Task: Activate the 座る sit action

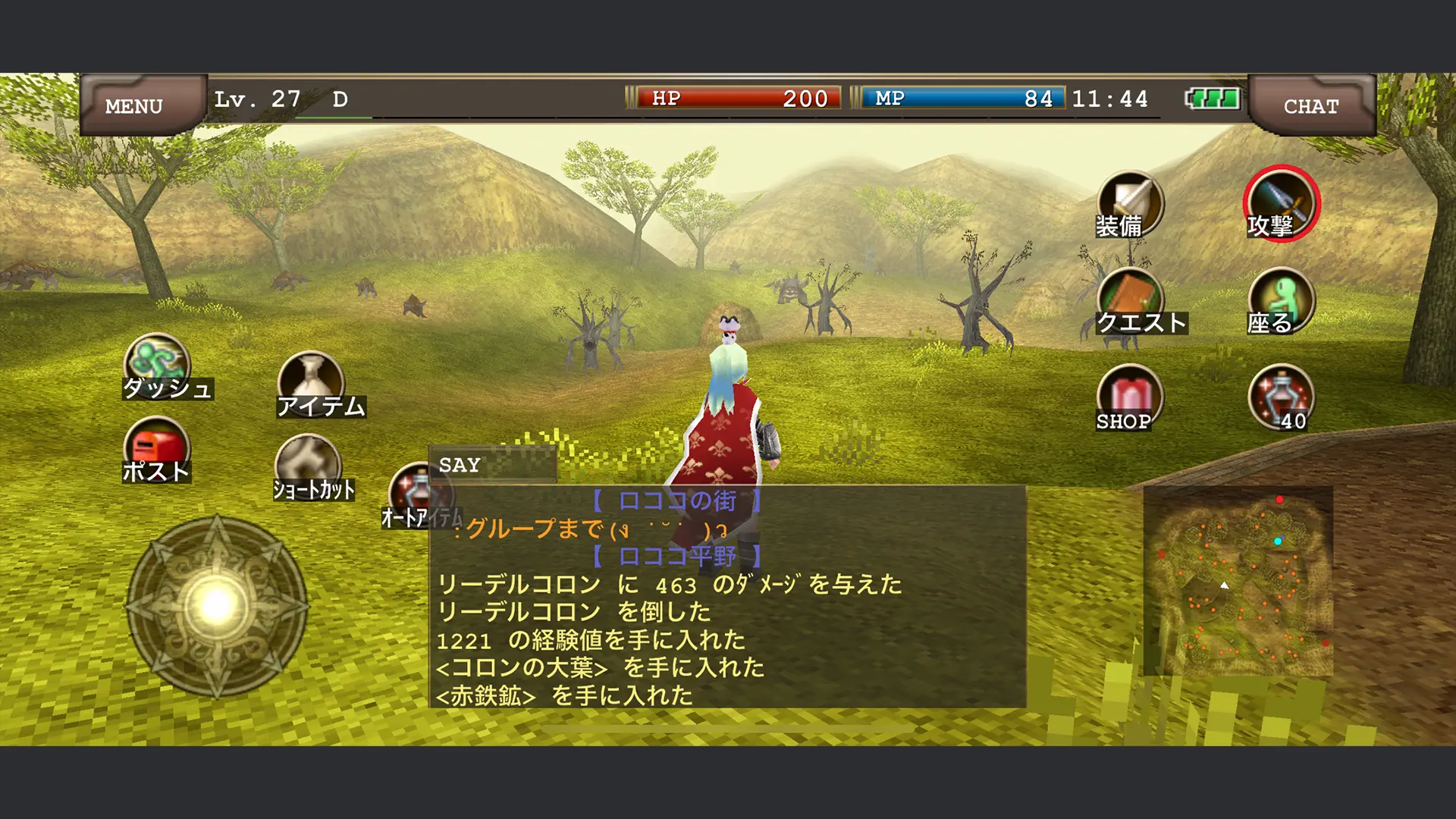Action: [1281, 302]
